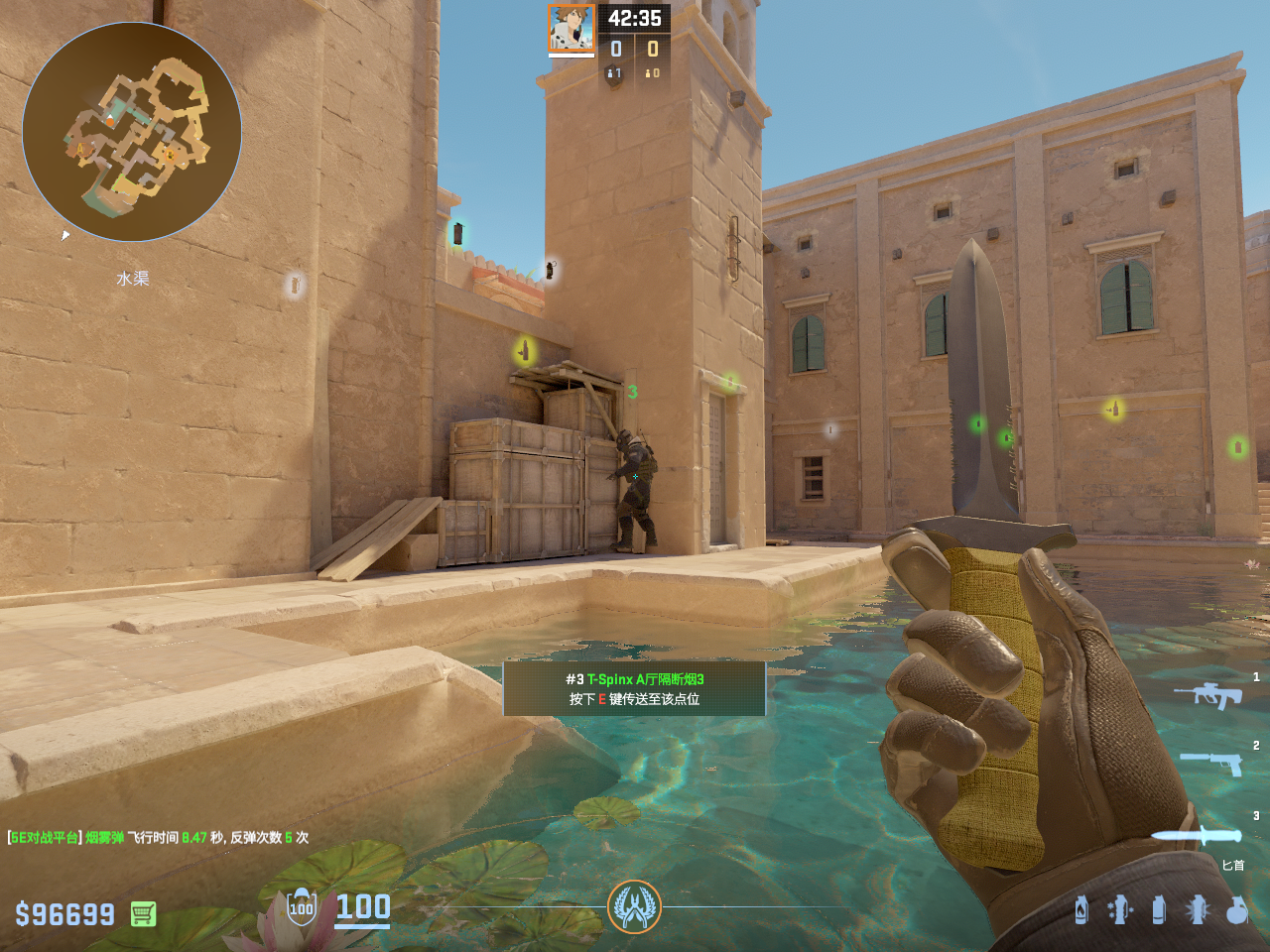Viewport: 1270px width, 952px height.
Task: Open the buy menu cart icon
Action: (x=143, y=913)
